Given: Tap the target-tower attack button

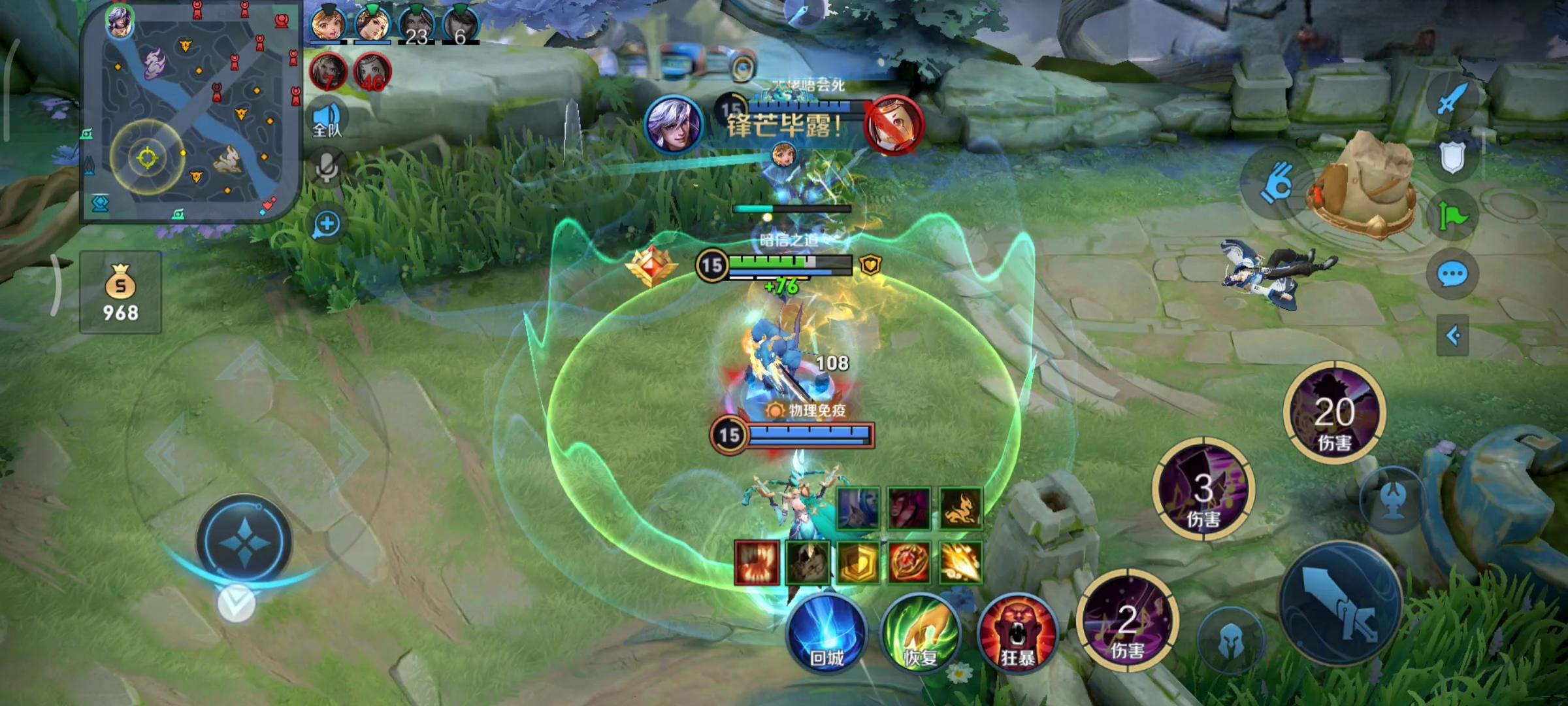Looking at the screenshot, I should 1393,500.
